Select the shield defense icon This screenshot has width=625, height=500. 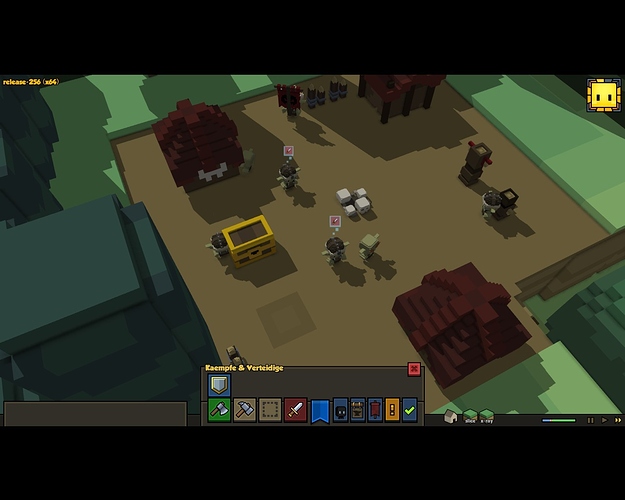[x=219, y=385]
